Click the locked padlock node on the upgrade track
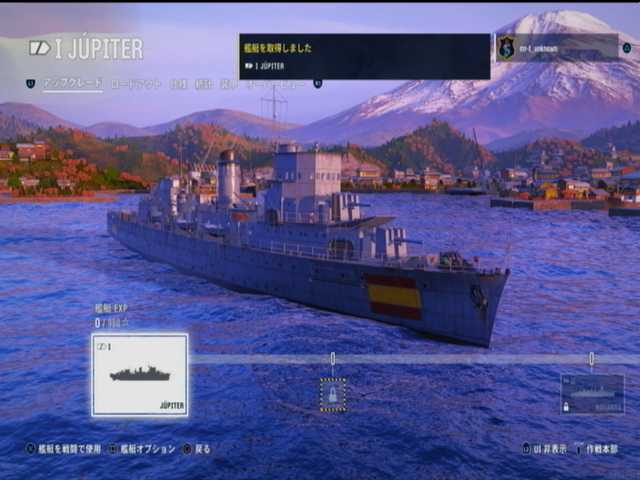The height and width of the screenshot is (480, 640). [x=333, y=394]
